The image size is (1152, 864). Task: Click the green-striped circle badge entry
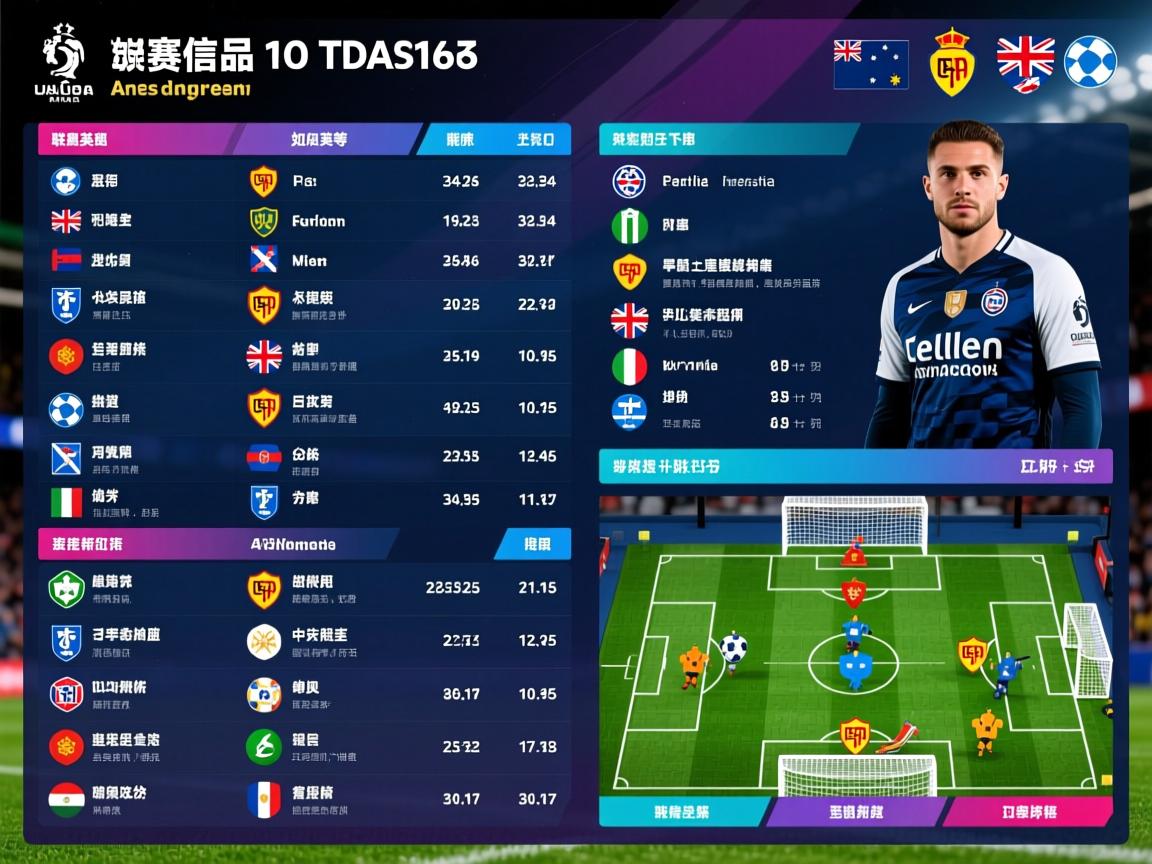pyautogui.click(x=630, y=226)
